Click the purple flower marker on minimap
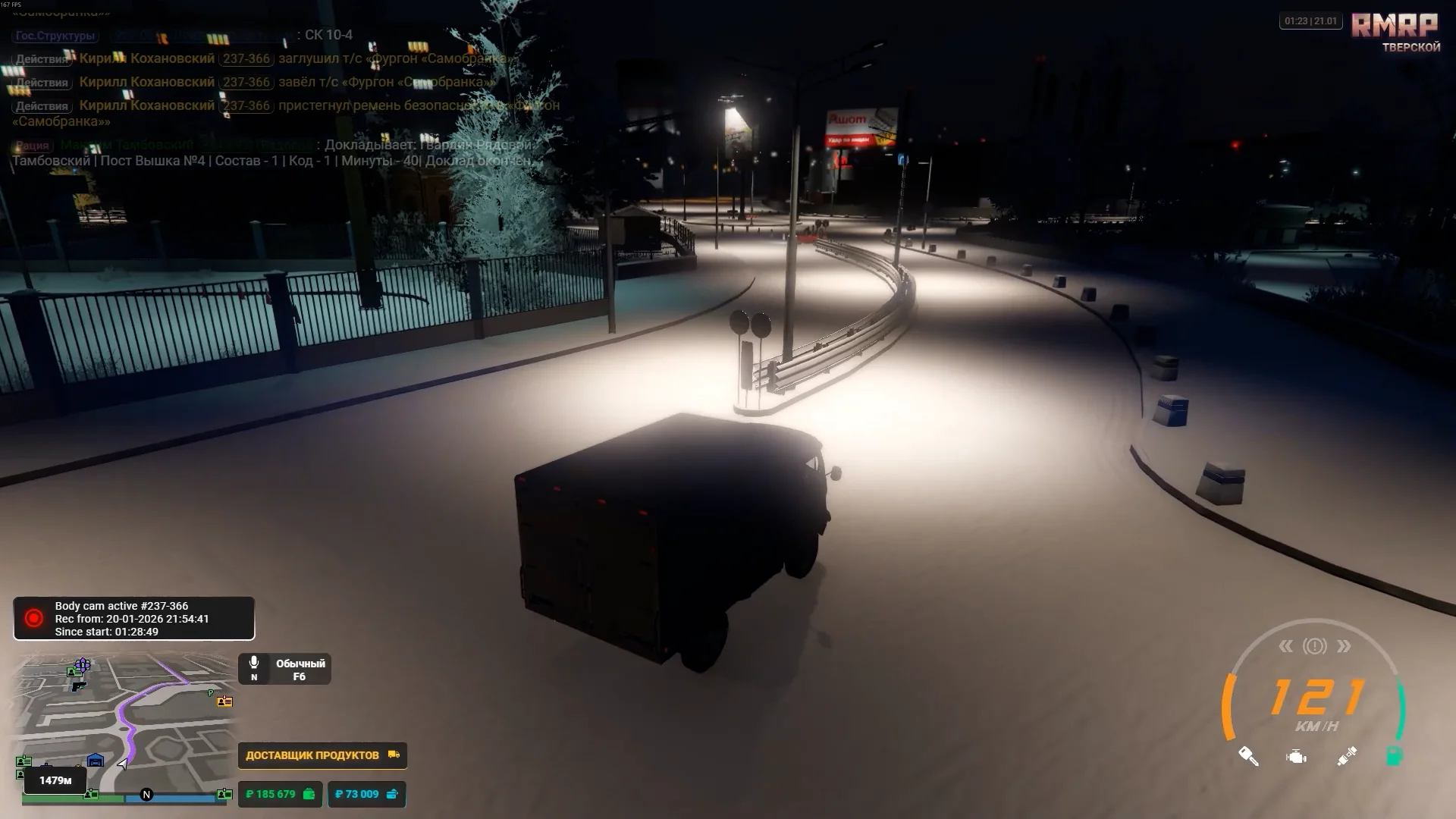 [83, 665]
